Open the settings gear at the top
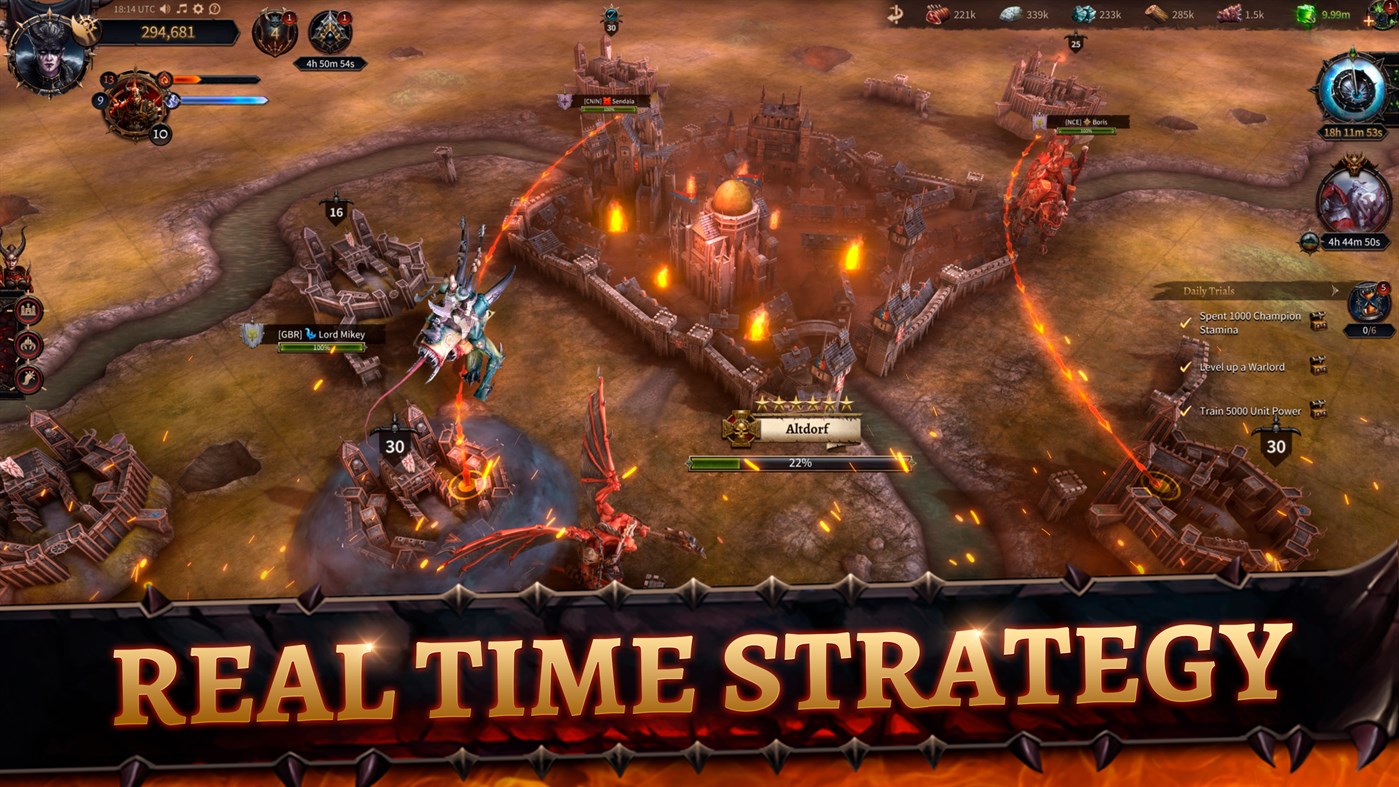This screenshot has width=1399, height=787. 198,9
